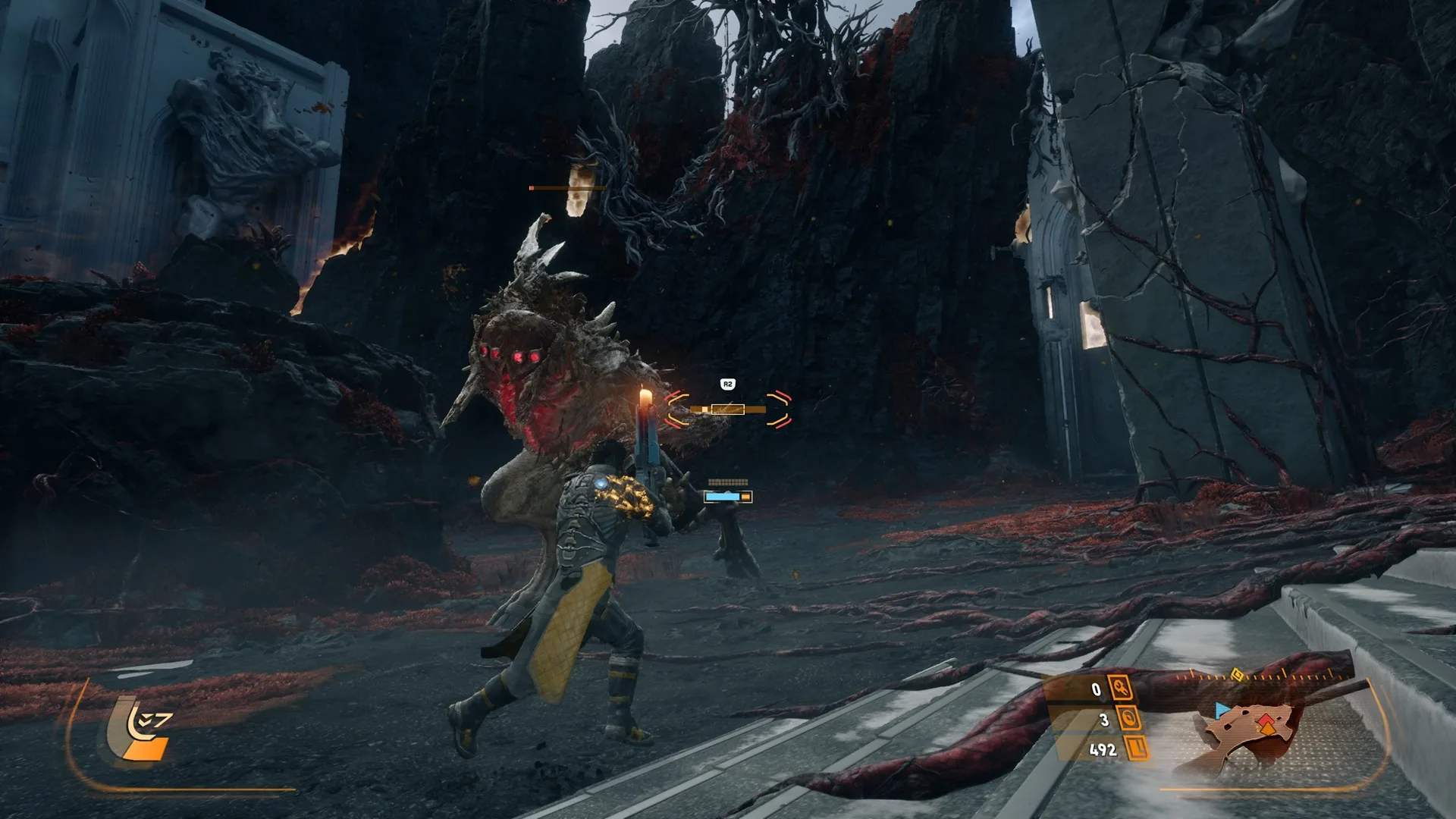Click the yellow compass objective marker
Image resolution: width=1456 pixels, height=819 pixels.
pyautogui.click(x=1237, y=674)
